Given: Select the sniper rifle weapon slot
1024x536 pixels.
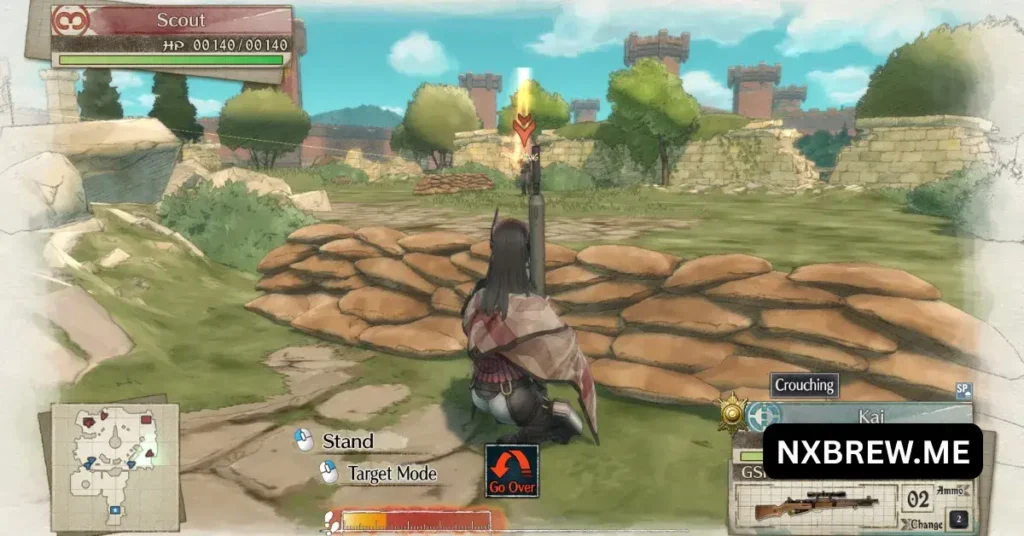Looking at the screenshot, I should 814,505.
